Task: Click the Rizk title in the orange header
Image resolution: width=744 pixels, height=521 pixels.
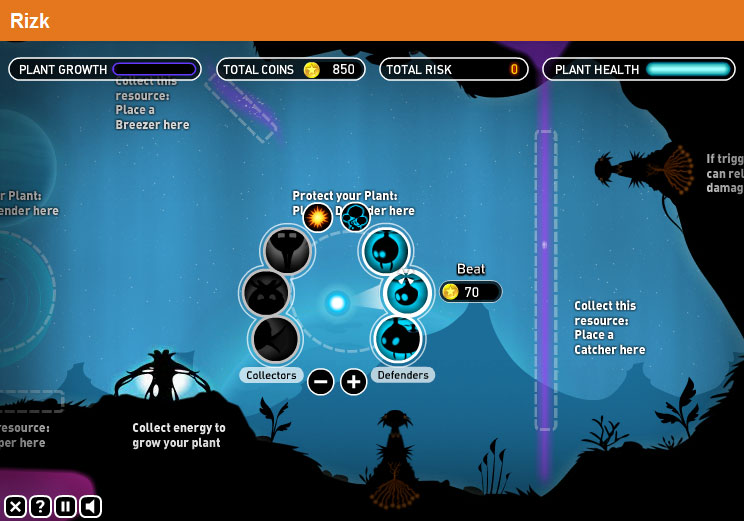Action: (x=30, y=20)
